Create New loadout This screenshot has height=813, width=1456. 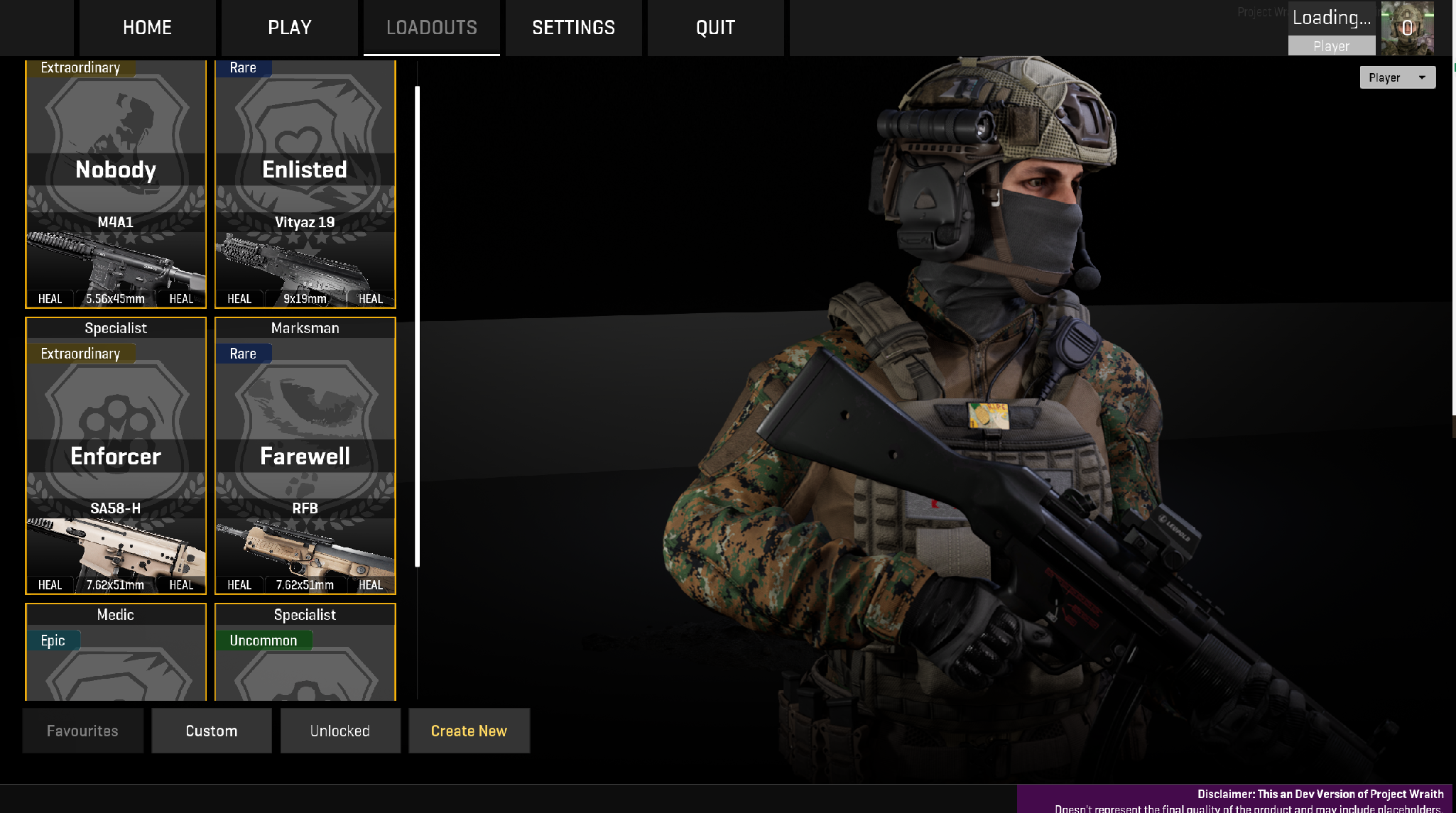tap(469, 731)
